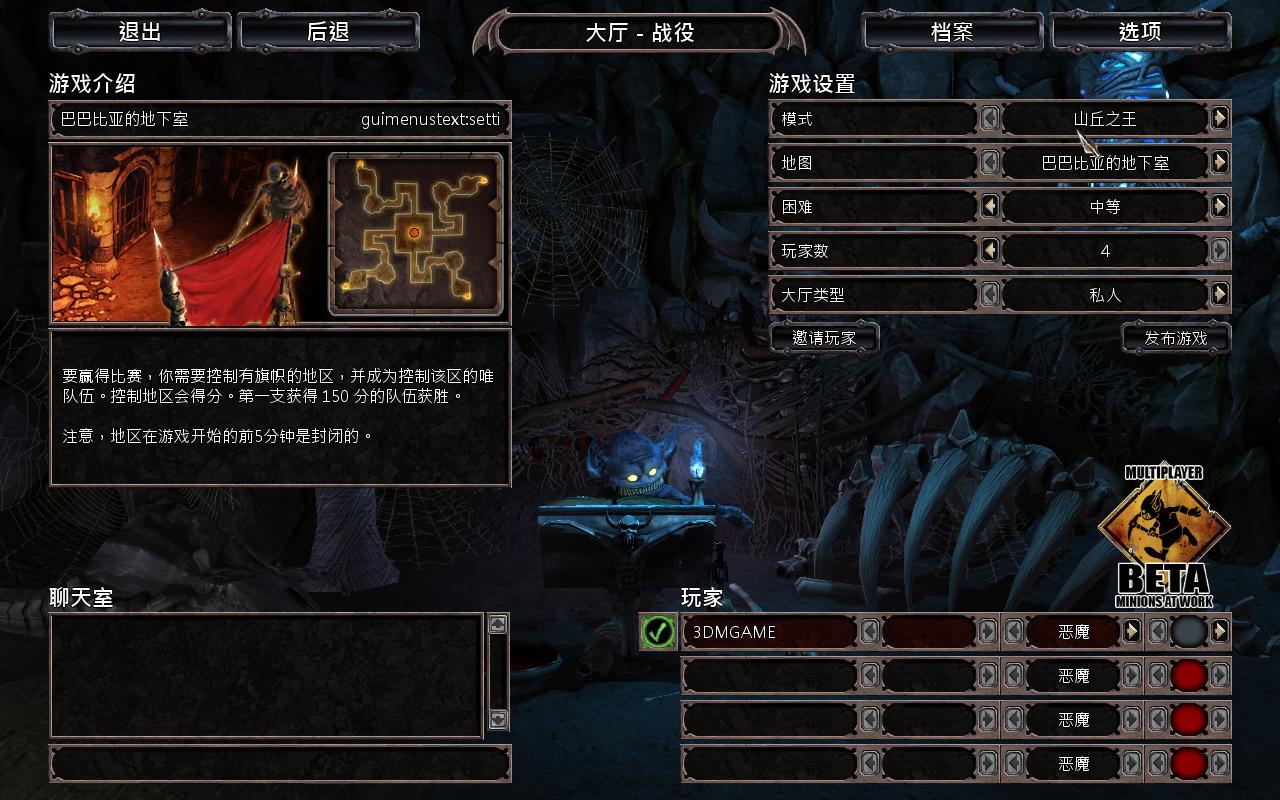This screenshot has height=800, width=1280.
Task: Cycle 3DMGAME's grey team color to next
Action: [1219, 632]
